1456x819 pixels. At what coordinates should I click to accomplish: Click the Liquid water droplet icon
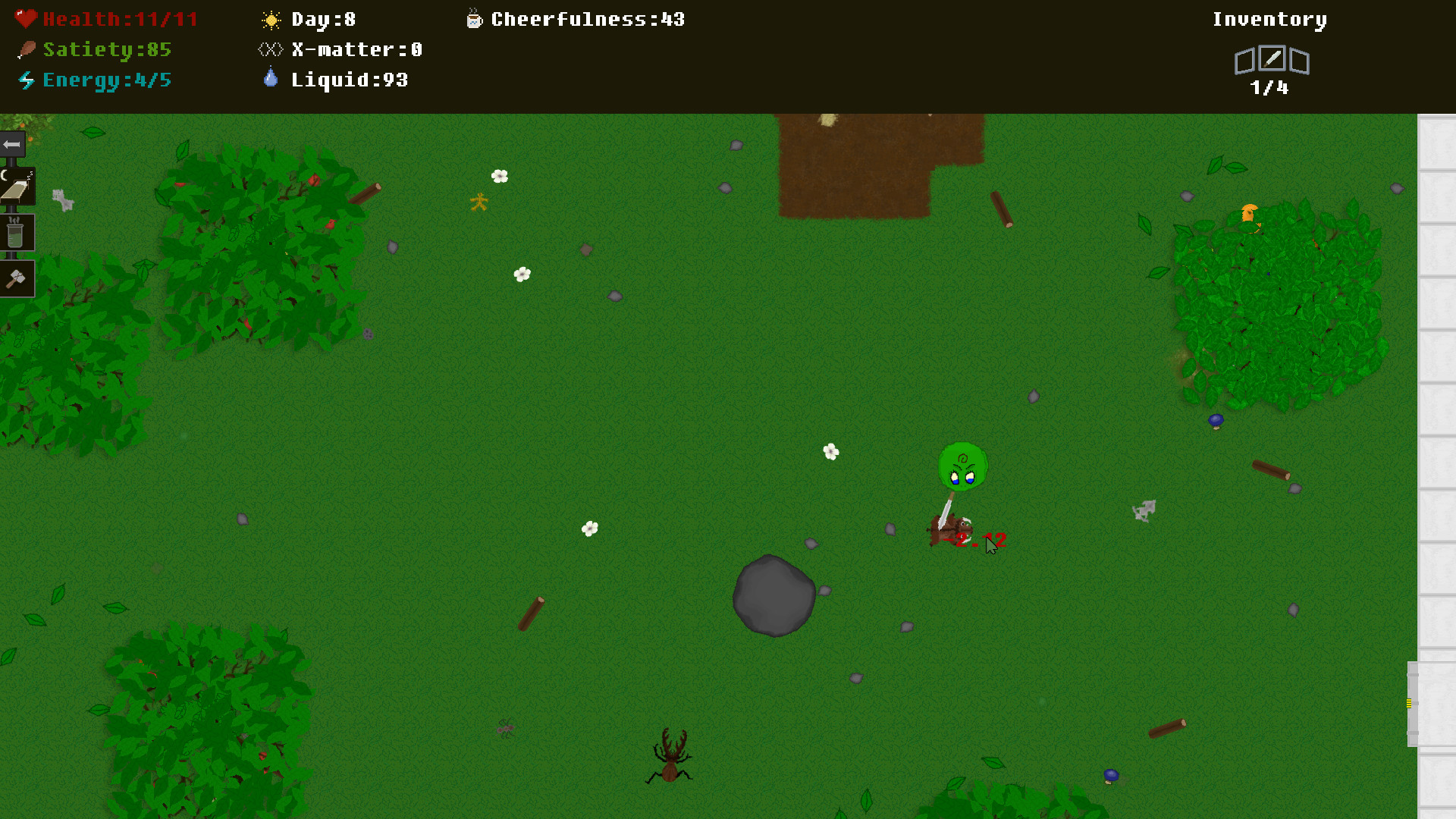(x=270, y=78)
